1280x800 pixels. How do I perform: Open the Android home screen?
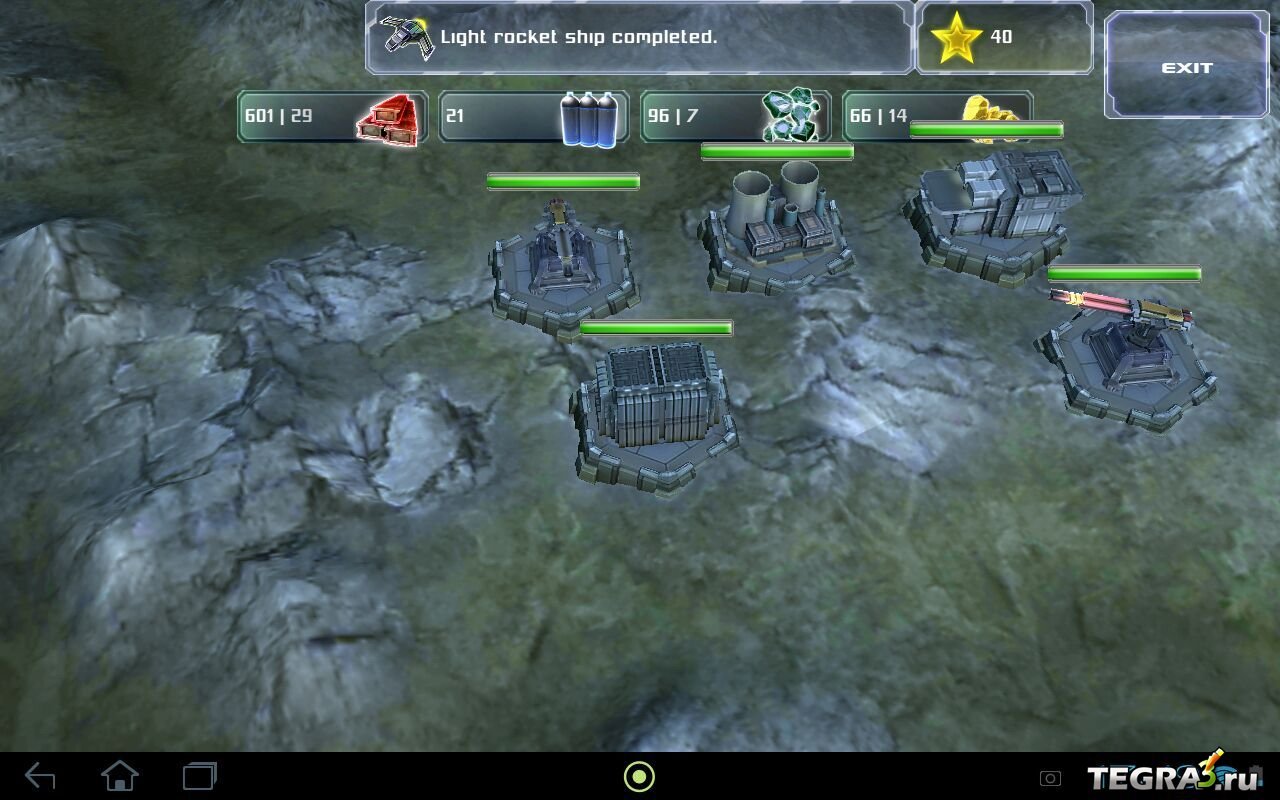click(120, 776)
